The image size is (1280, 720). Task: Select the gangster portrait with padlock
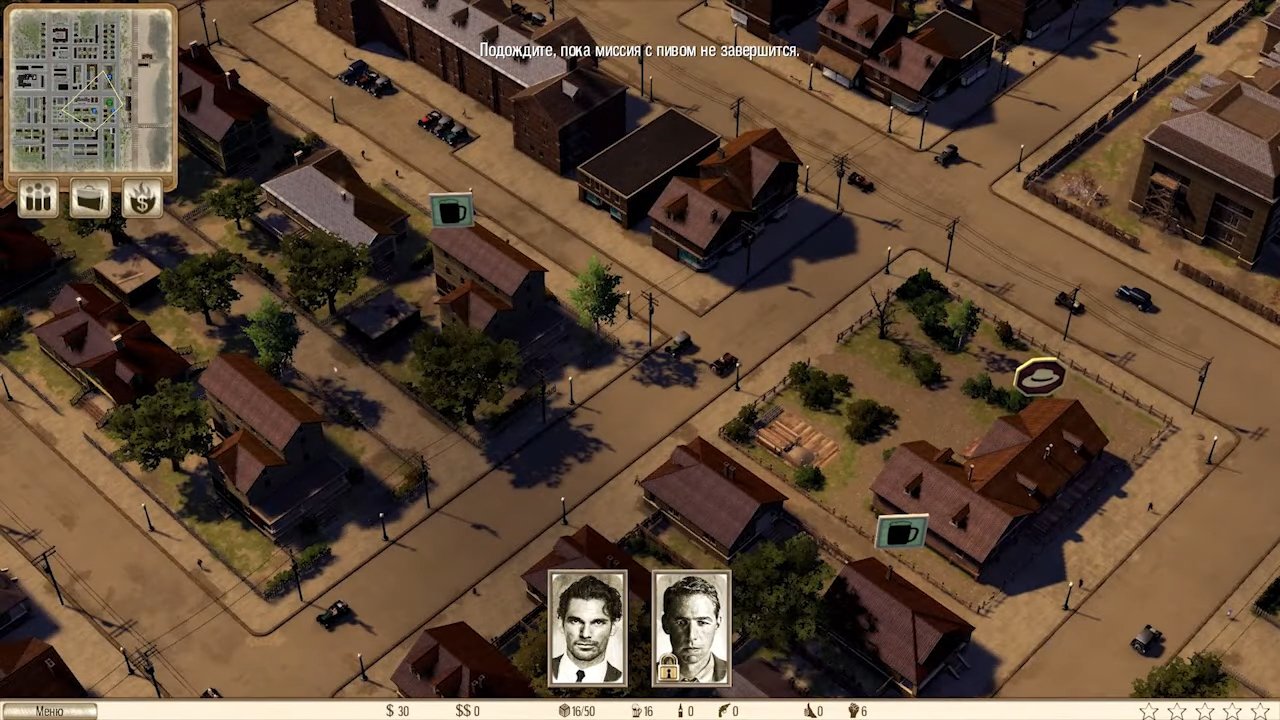pyautogui.click(x=691, y=627)
